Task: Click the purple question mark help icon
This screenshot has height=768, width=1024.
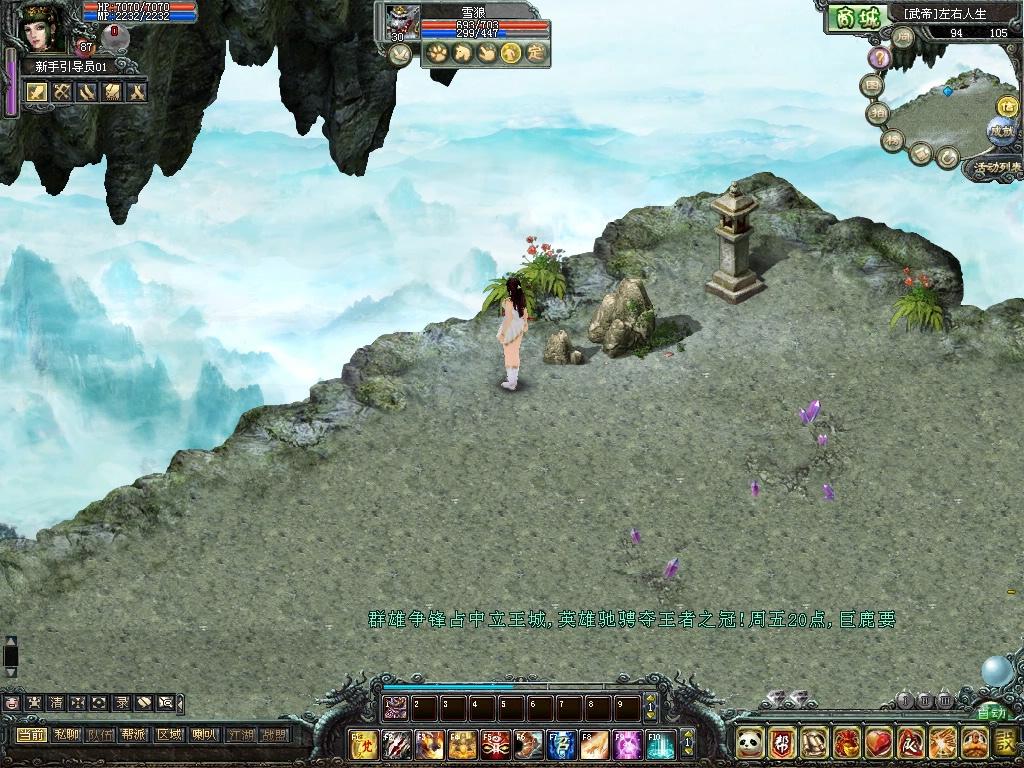Action: click(879, 58)
